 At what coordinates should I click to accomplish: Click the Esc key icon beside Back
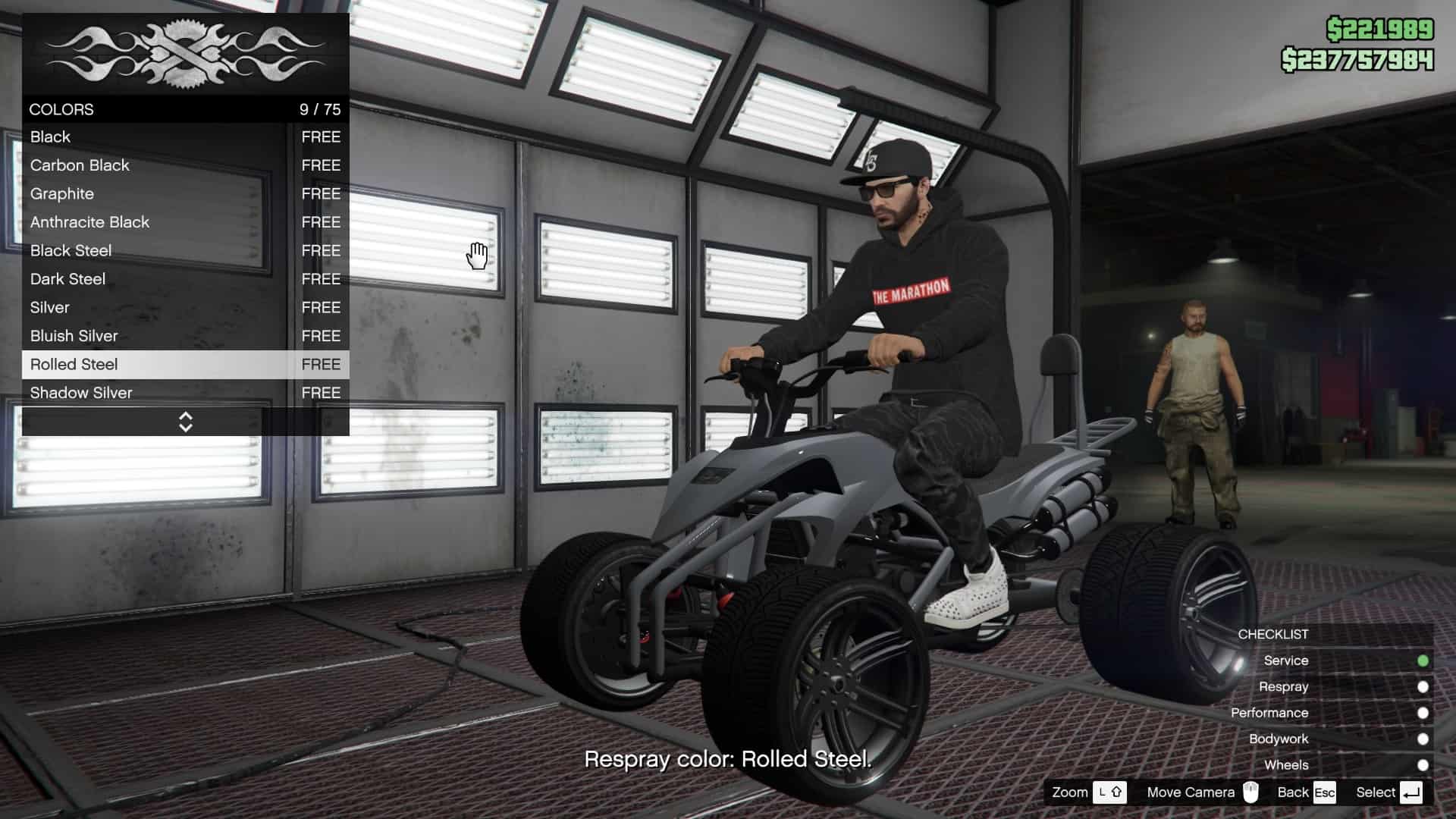click(x=1323, y=792)
